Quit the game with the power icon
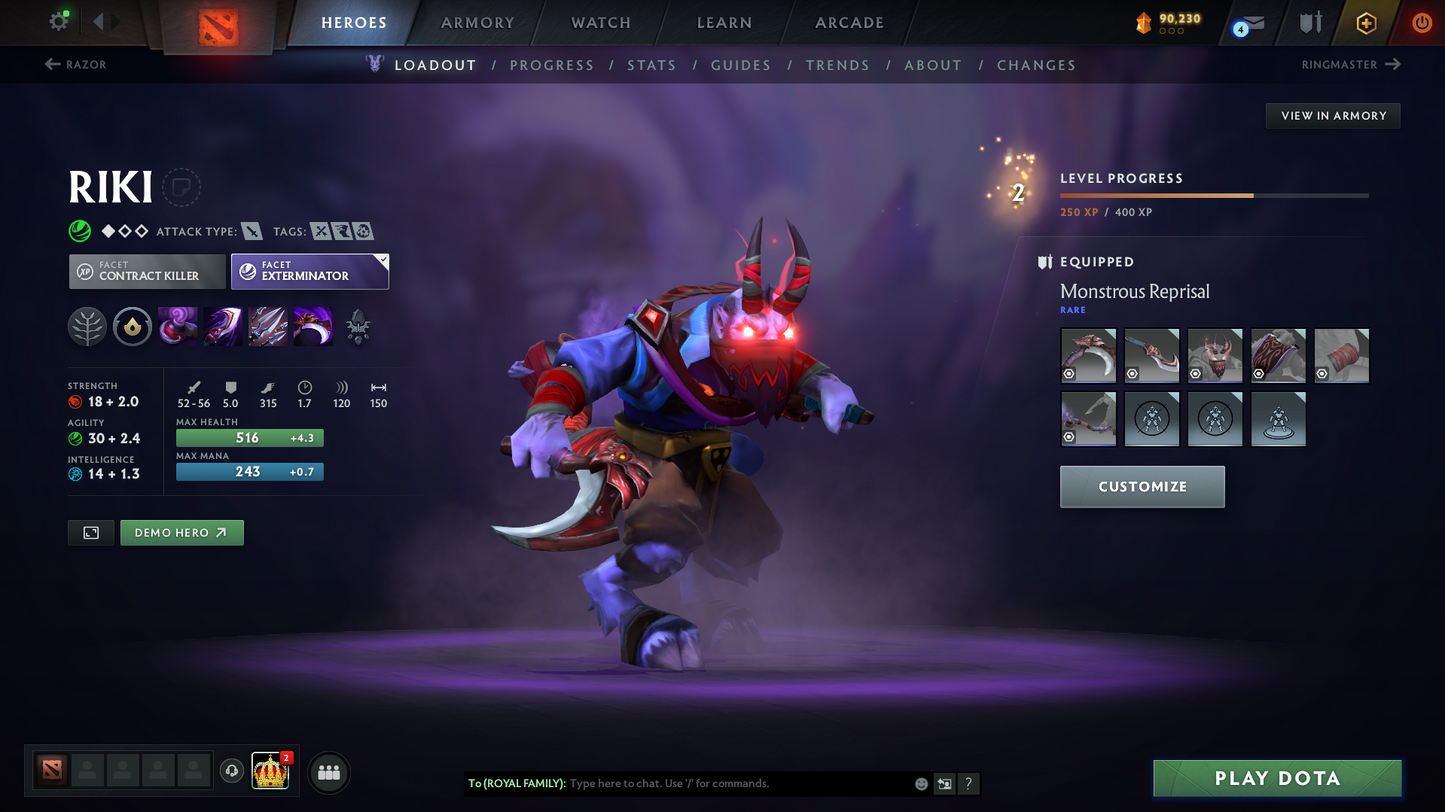Image resolution: width=1445 pixels, height=812 pixels. (1421, 22)
